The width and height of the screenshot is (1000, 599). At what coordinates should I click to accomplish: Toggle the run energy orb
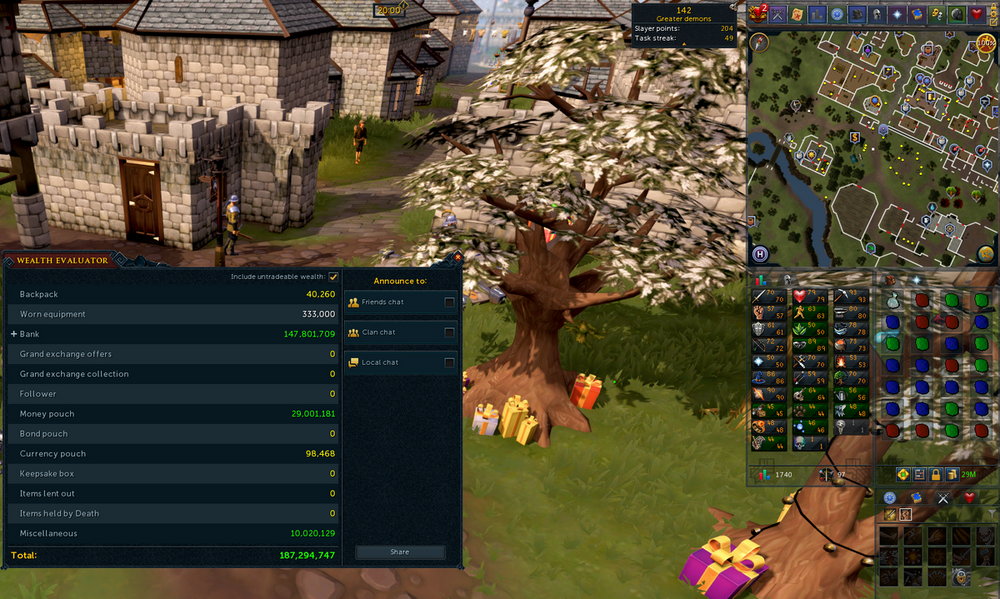coord(987,42)
